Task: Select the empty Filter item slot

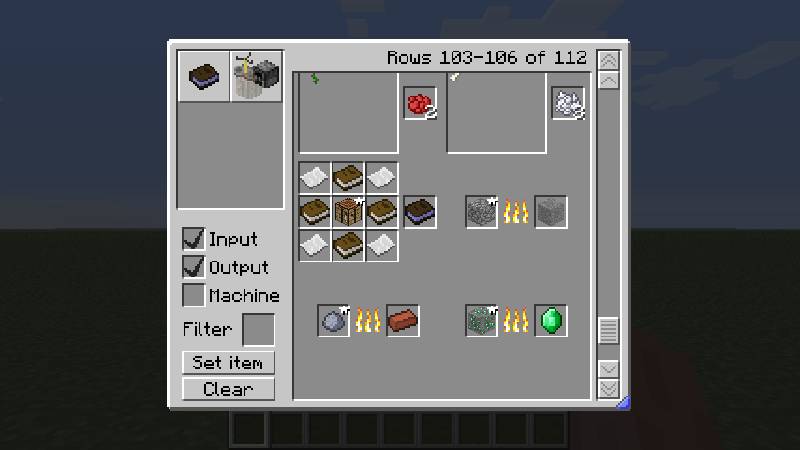Action: click(259, 329)
